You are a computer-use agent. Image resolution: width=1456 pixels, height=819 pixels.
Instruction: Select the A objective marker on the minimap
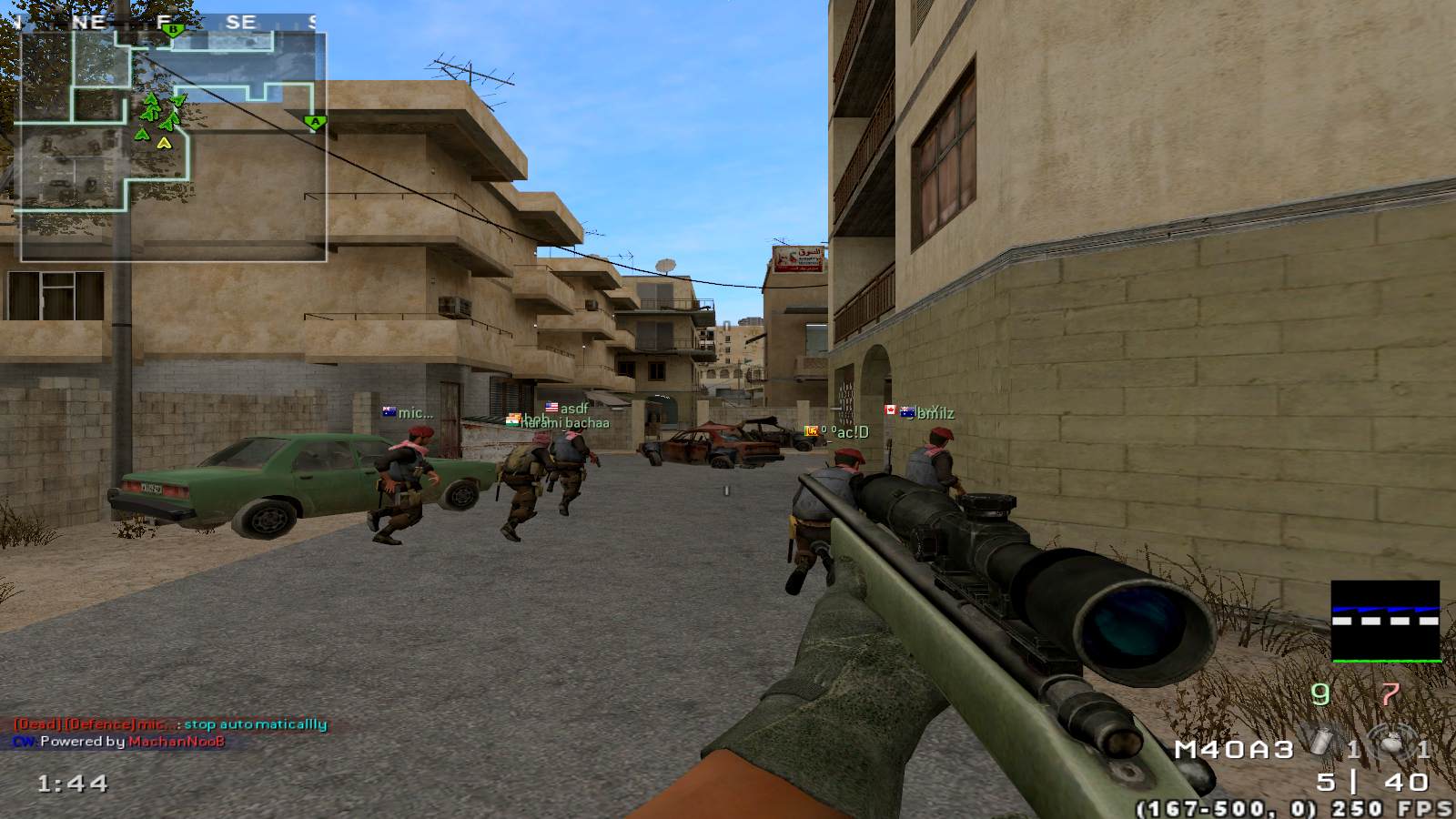tap(316, 121)
